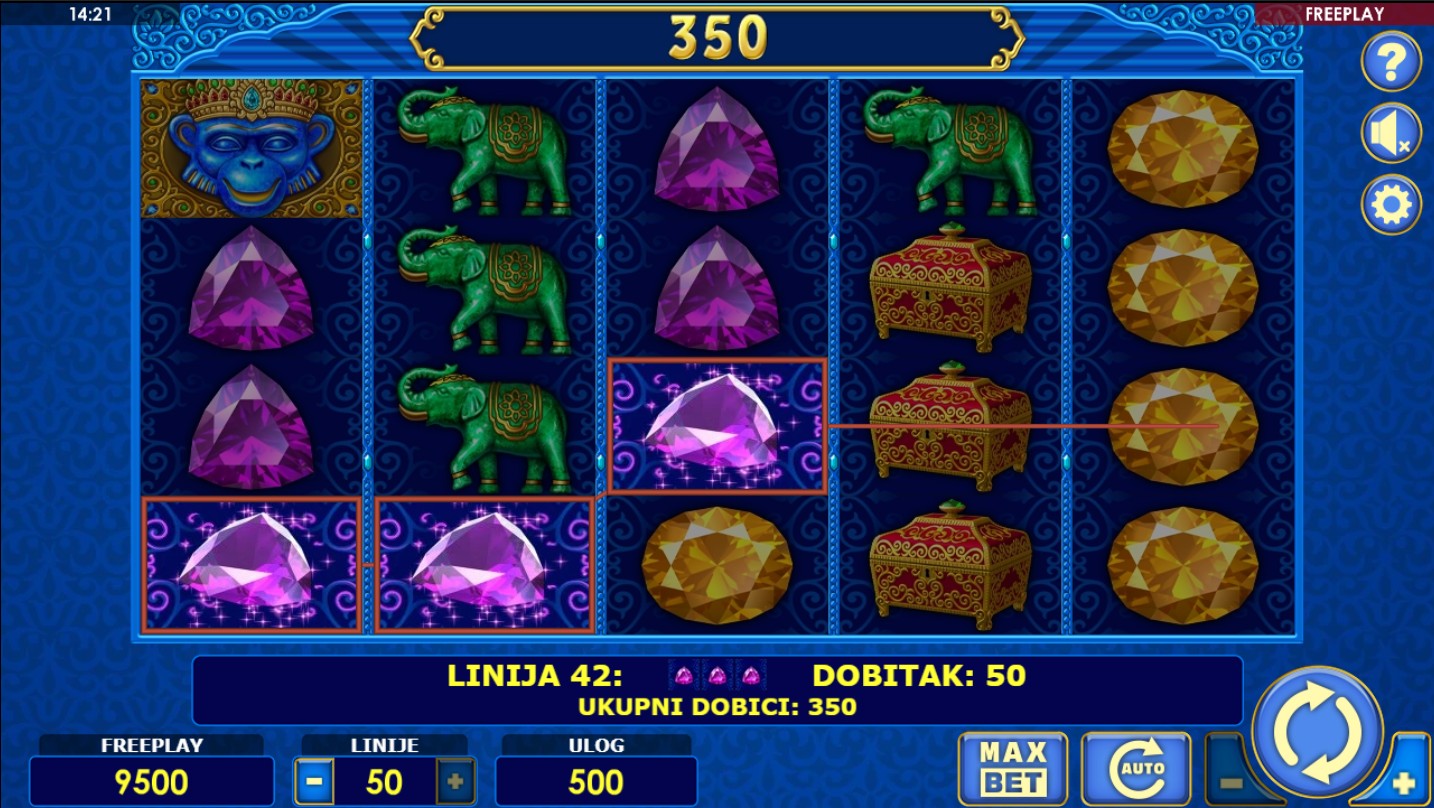Lower the bet with the minus beside spin
The width and height of the screenshot is (1434, 808).
click(x=1230, y=783)
